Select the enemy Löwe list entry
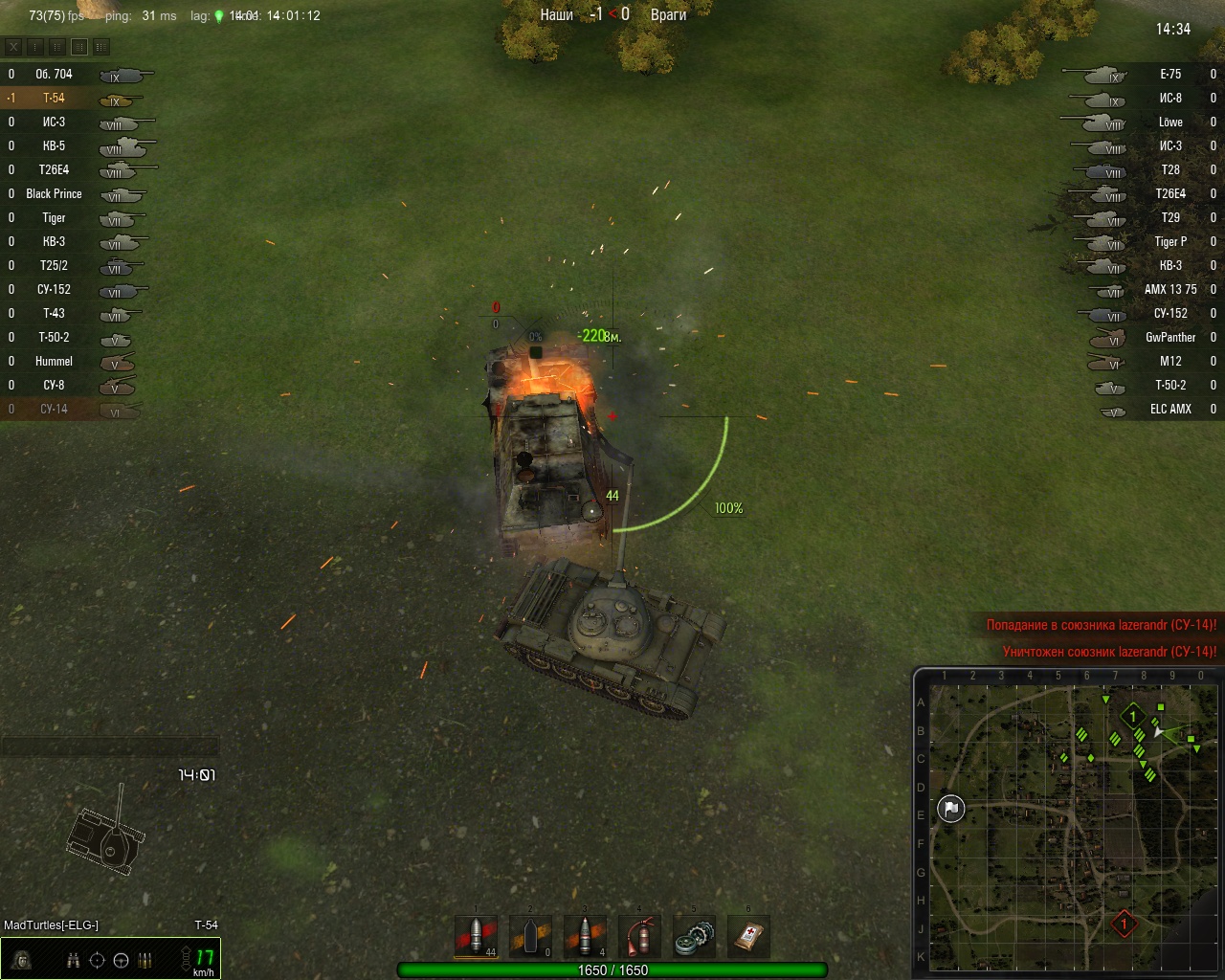 (1169, 122)
